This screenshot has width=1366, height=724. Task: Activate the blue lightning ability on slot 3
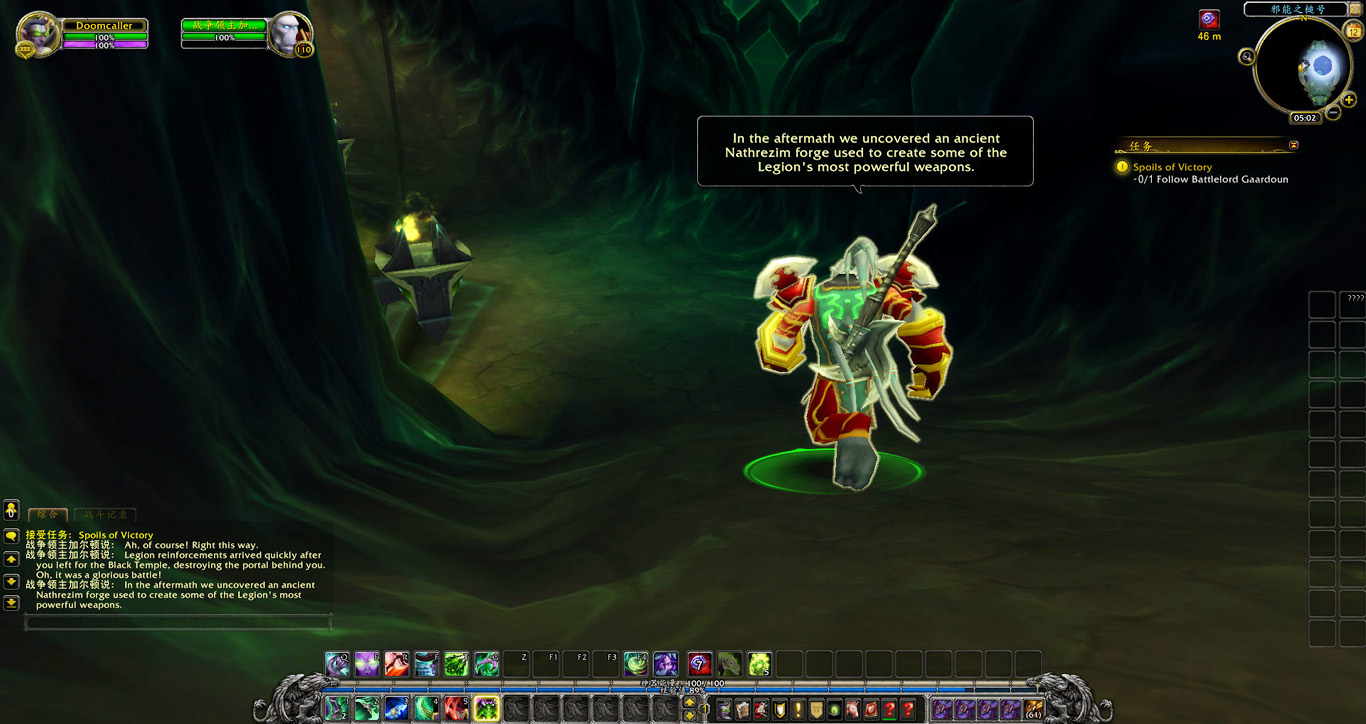[397, 709]
